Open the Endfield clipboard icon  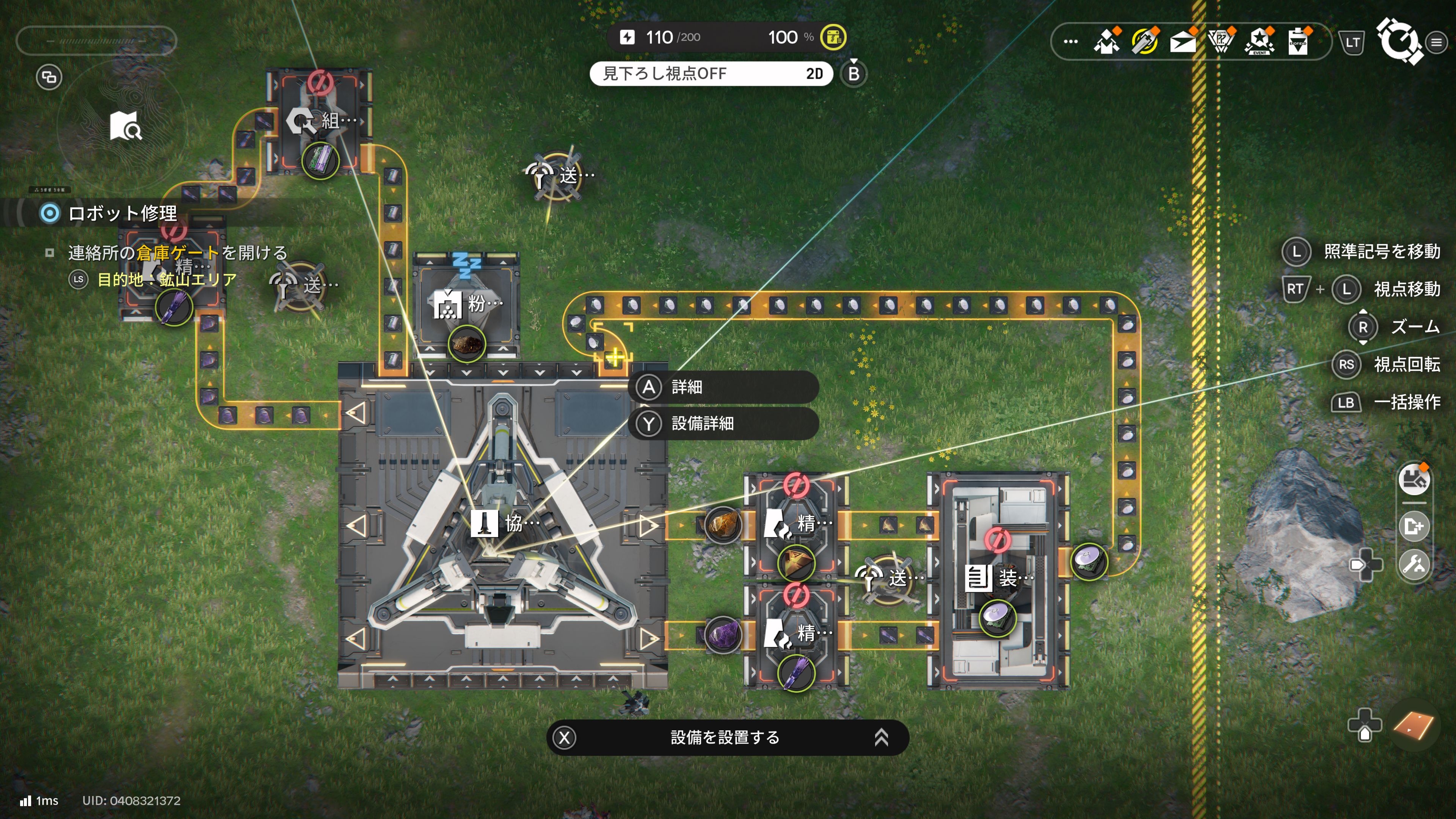1298,41
